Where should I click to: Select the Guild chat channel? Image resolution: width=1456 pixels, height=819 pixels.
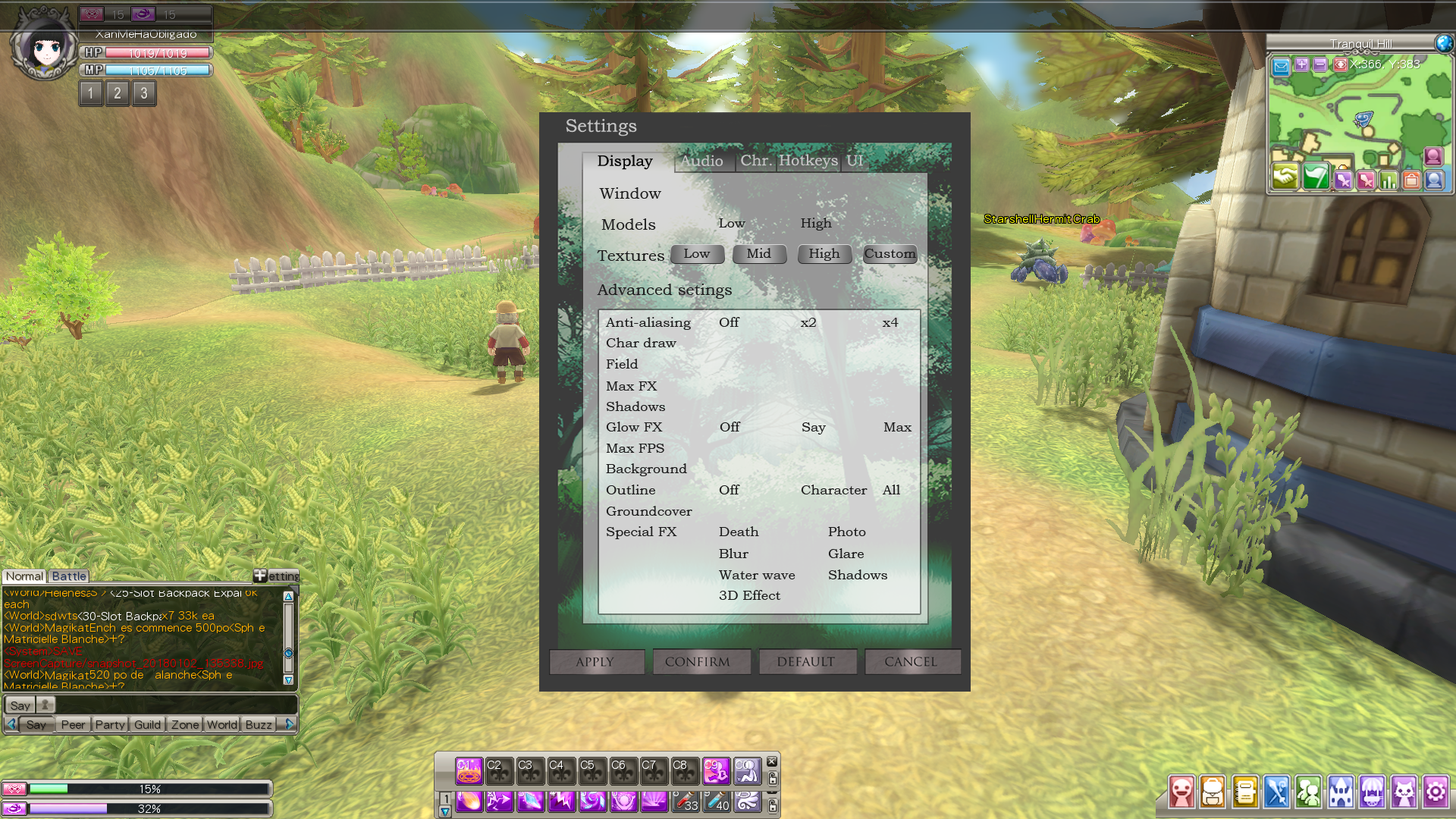147,725
